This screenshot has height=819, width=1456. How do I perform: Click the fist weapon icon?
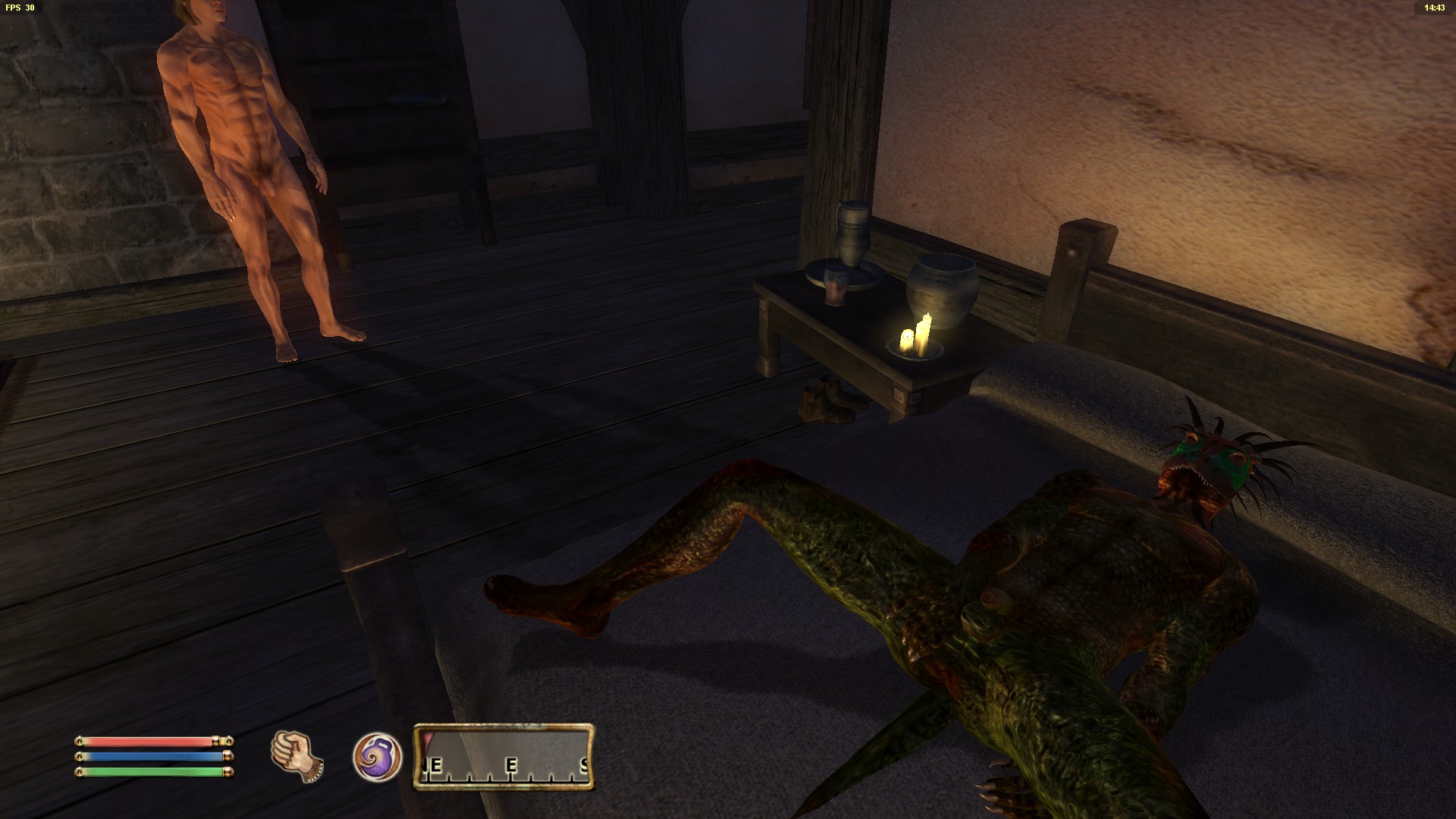tap(296, 755)
